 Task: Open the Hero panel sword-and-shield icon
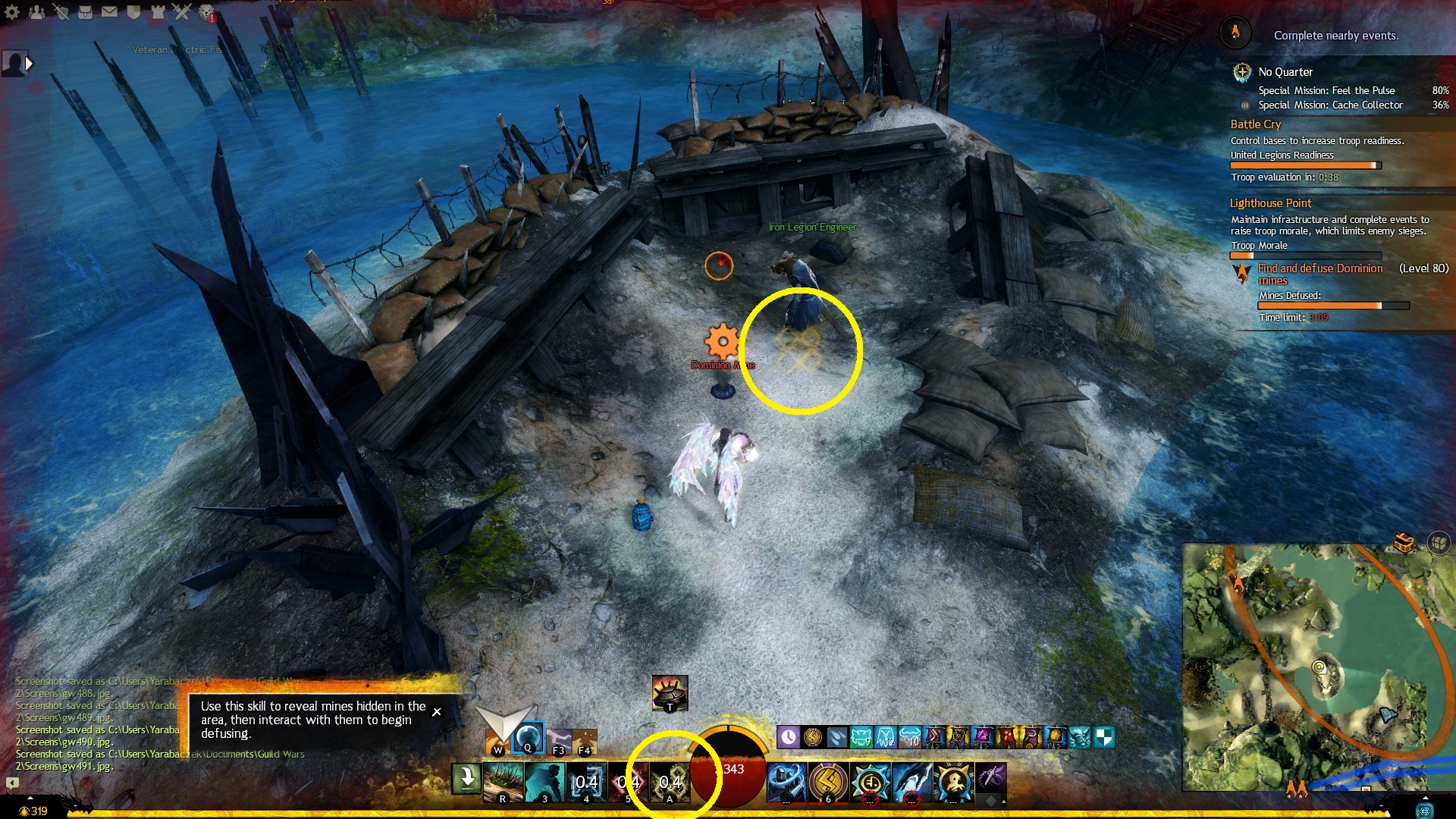[61, 11]
